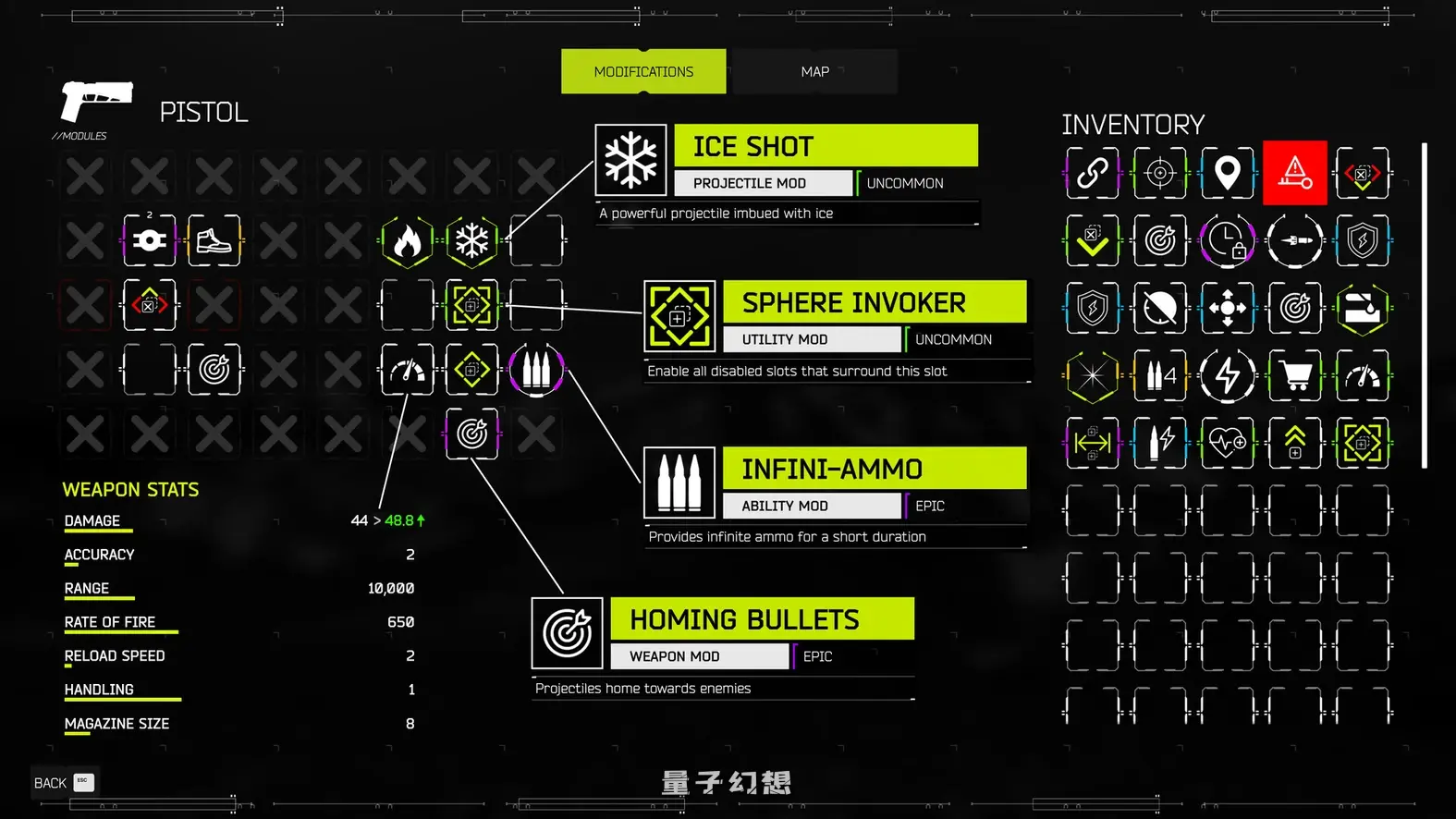Click the pistol weapon thumbnail
1456x819 pixels.
pyautogui.click(x=97, y=102)
